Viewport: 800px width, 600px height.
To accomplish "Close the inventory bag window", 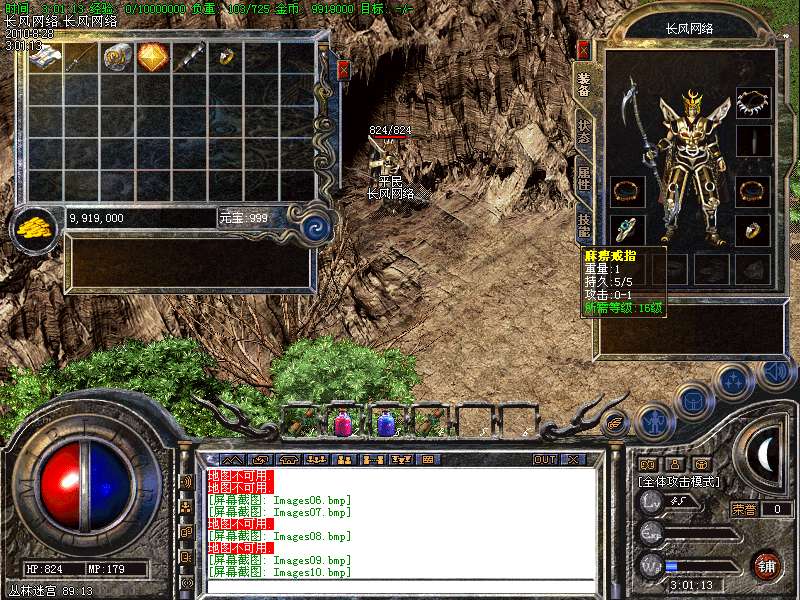I will click(x=343, y=70).
